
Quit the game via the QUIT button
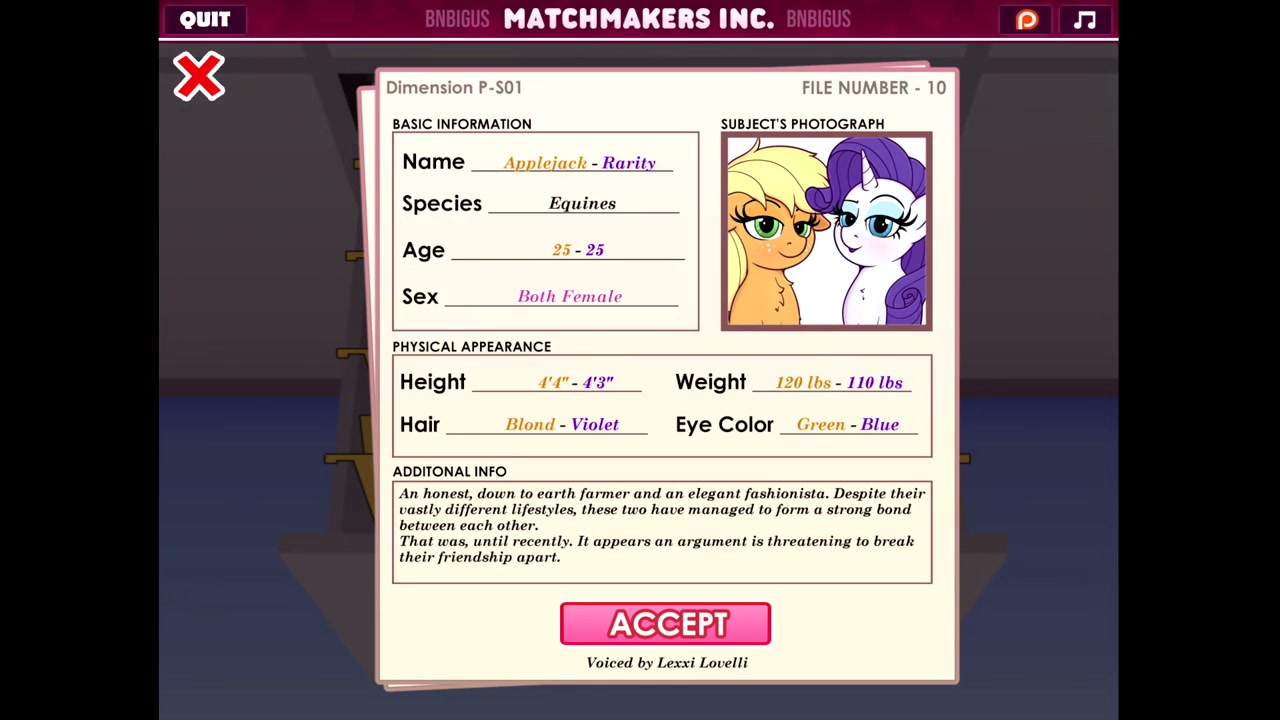[205, 19]
